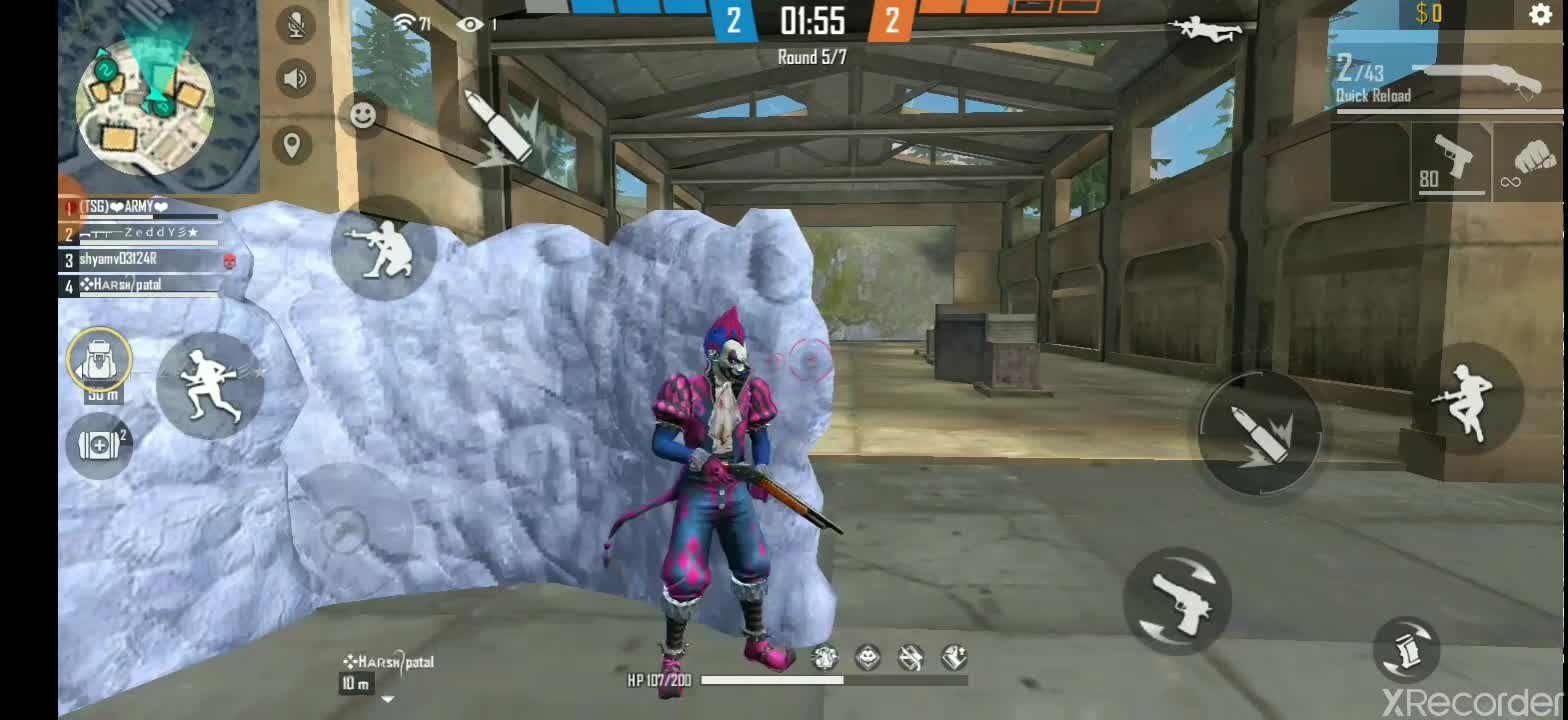Toggle the speaker voice icon

point(295,78)
